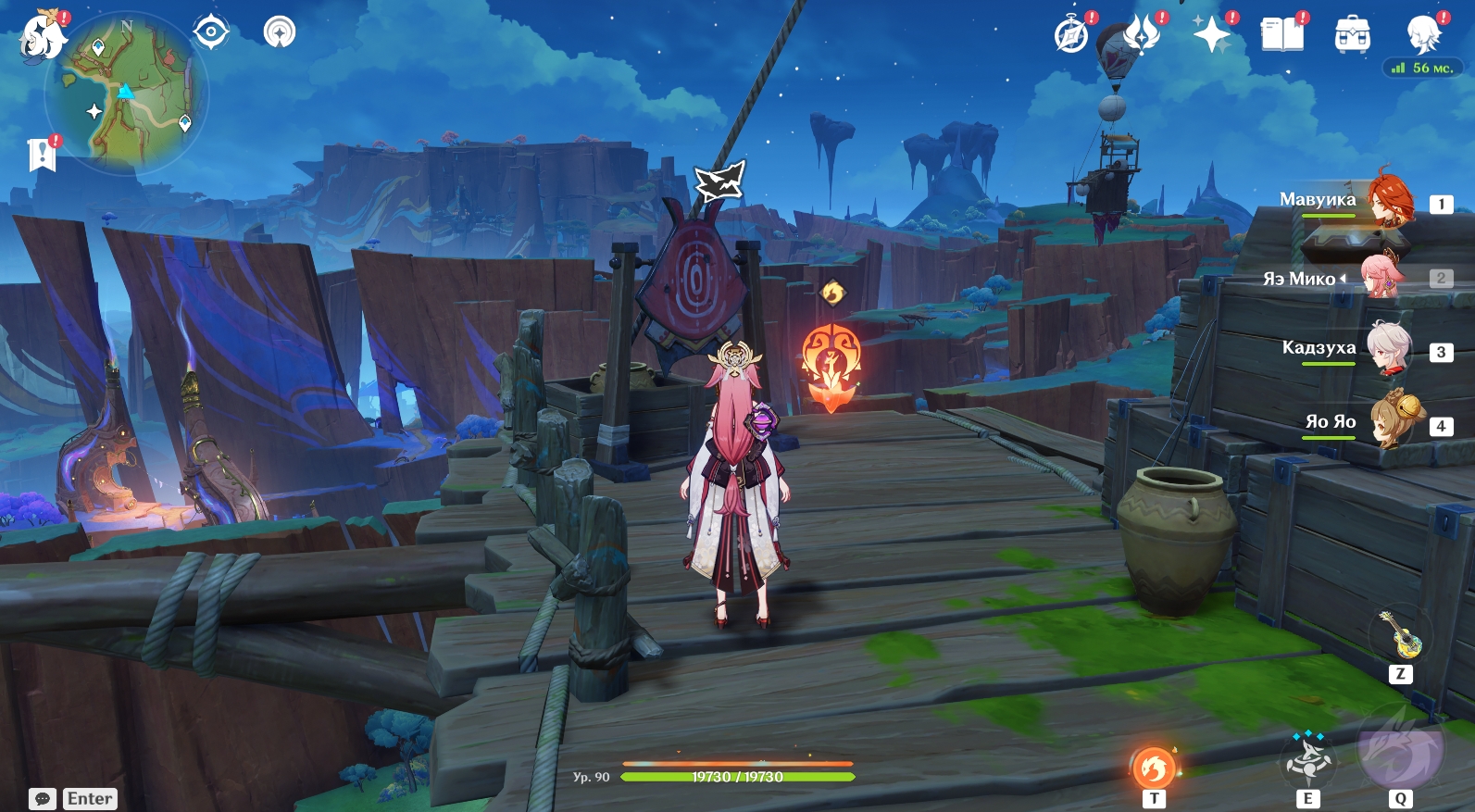This screenshot has height=812, width=1475.
Task: Open the inventory backpack icon
Action: [1353, 35]
